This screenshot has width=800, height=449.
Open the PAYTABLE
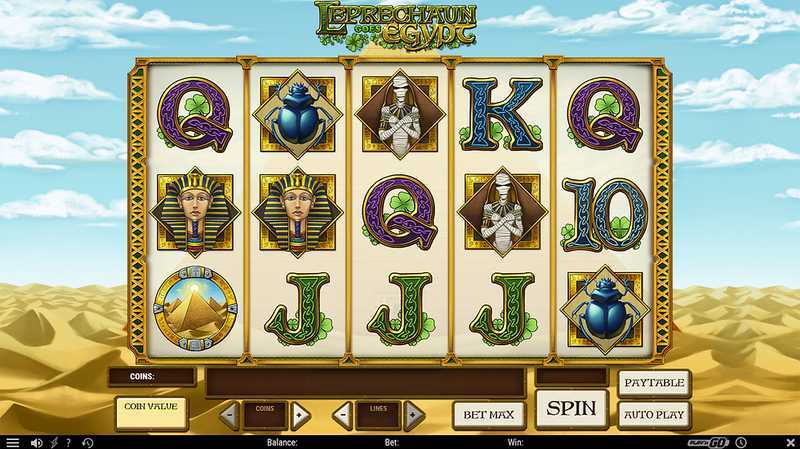654,383
